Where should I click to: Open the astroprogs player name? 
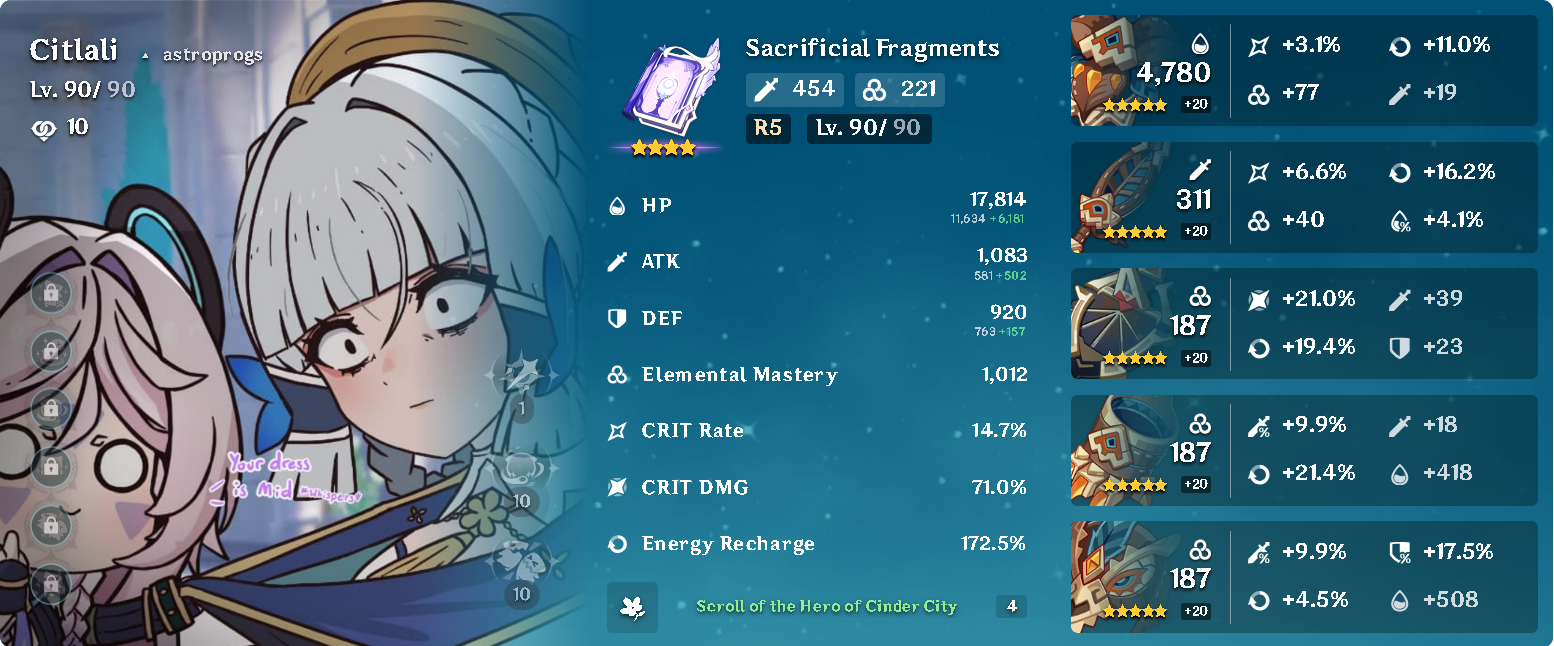(212, 54)
